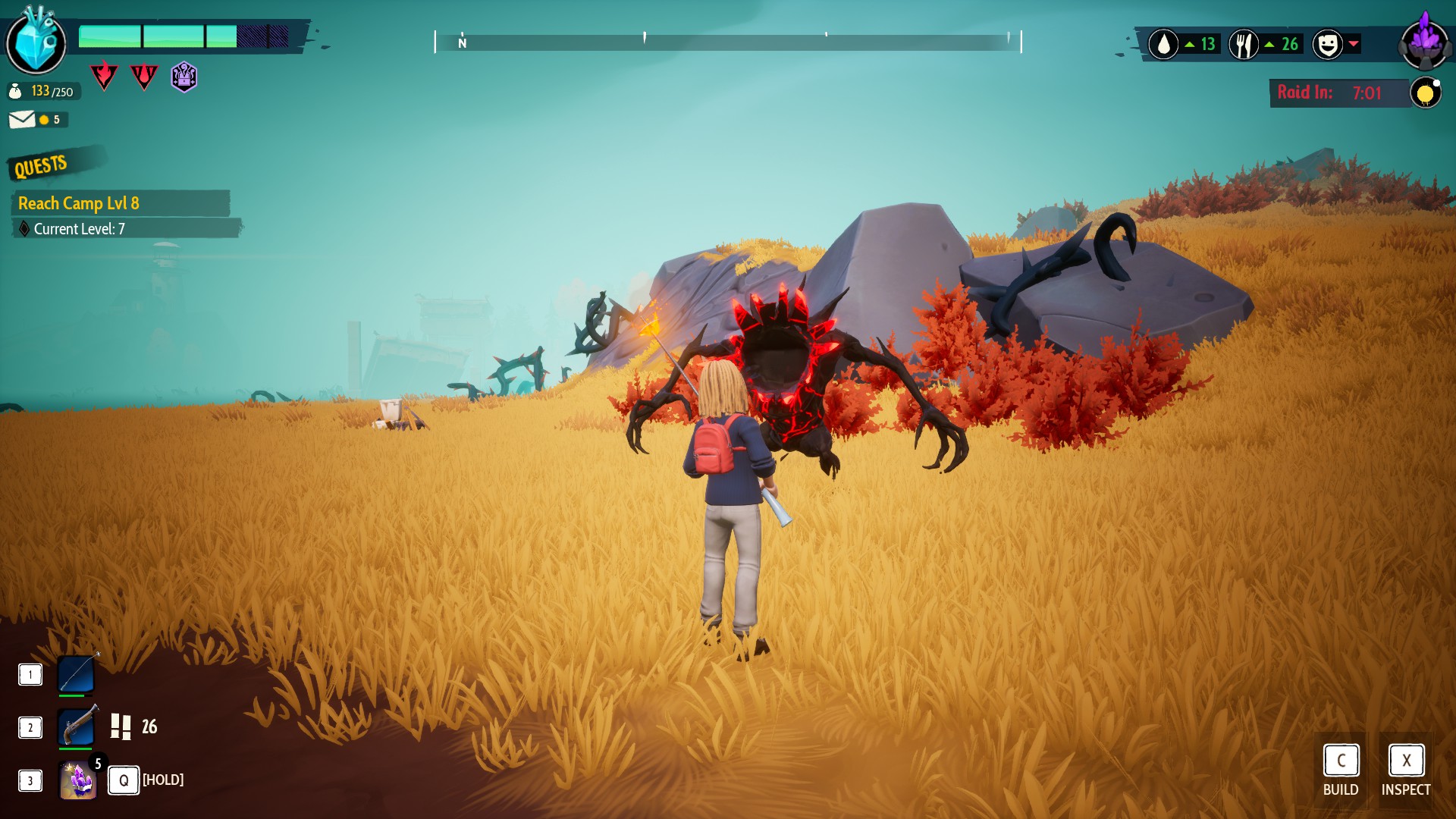Image resolution: width=1456 pixels, height=819 pixels.
Task: Click the purple crystal cluster camp icon
Action: [1425, 42]
